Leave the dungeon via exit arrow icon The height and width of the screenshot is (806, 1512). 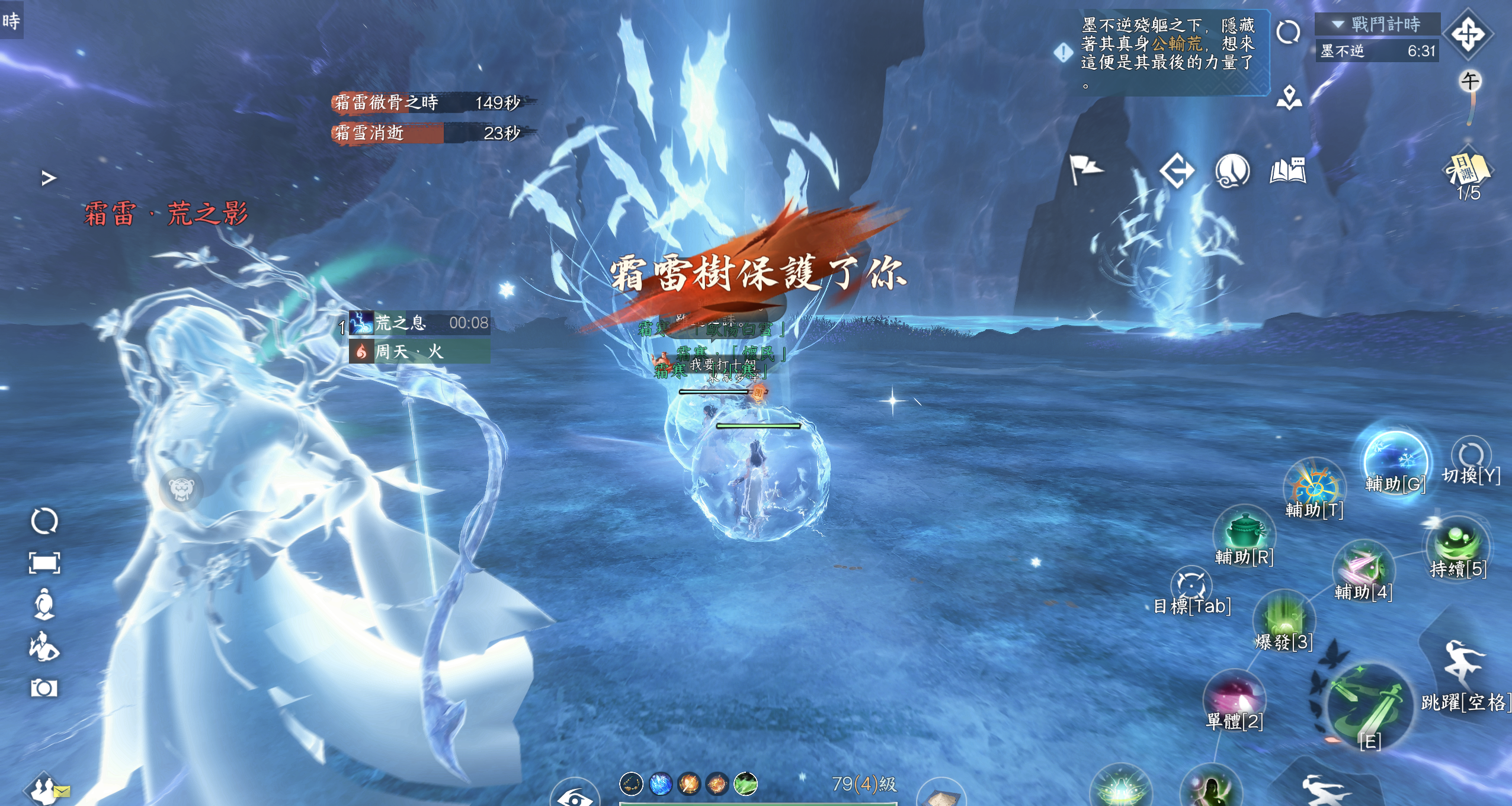click(x=1177, y=171)
